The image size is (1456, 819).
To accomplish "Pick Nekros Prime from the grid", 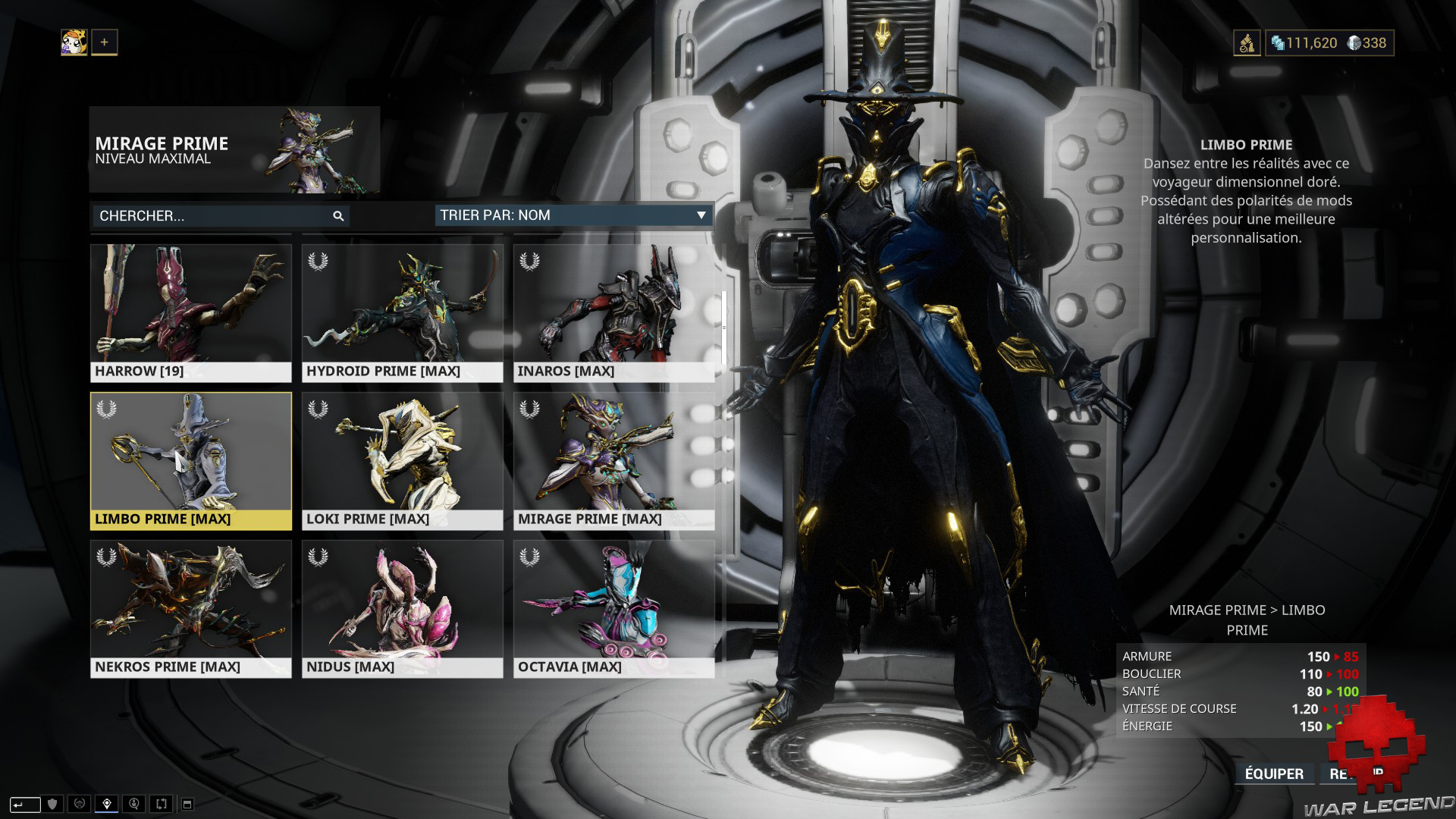I will 190,608.
